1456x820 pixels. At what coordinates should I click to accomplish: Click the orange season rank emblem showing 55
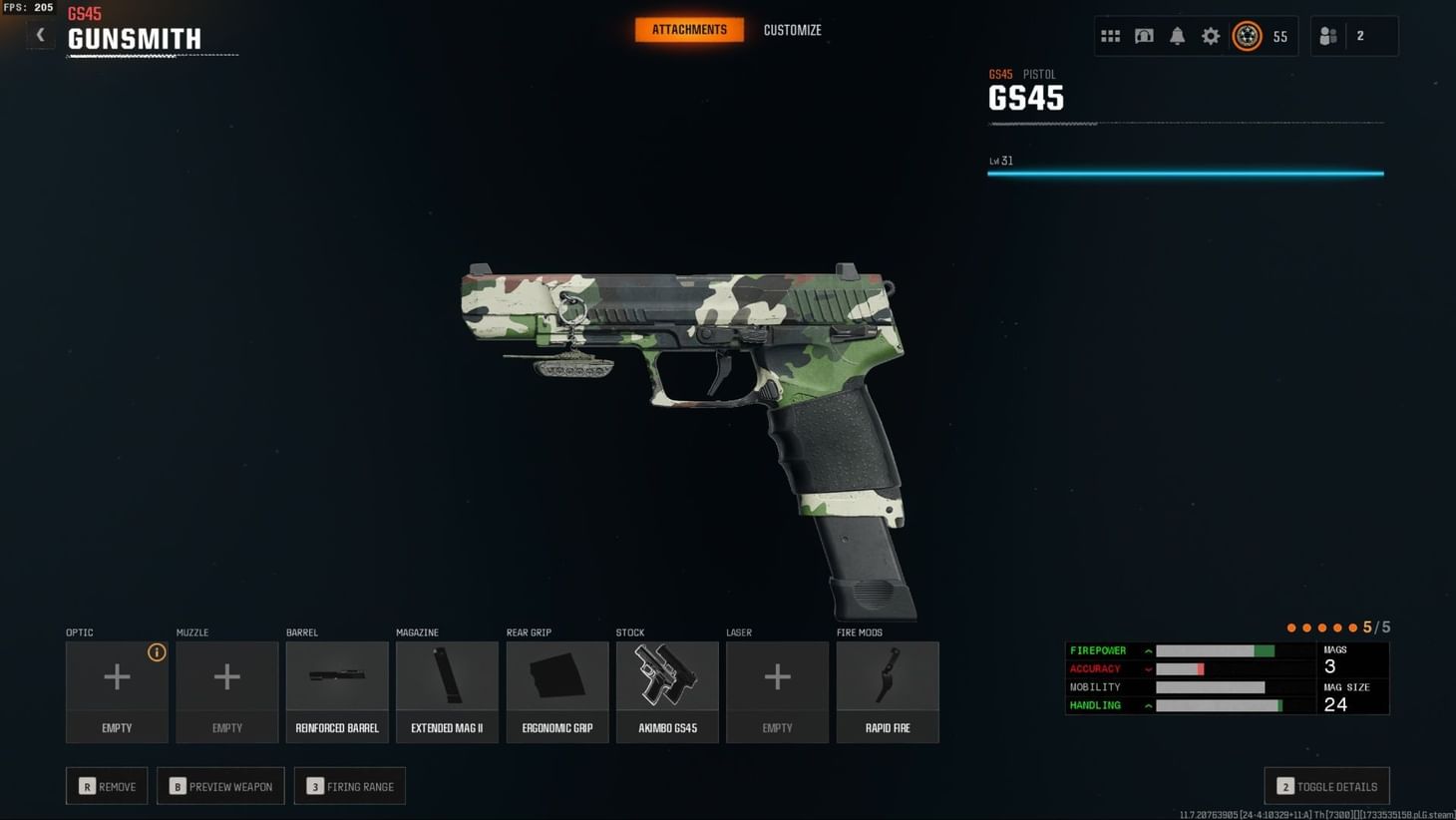[x=1248, y=36]
